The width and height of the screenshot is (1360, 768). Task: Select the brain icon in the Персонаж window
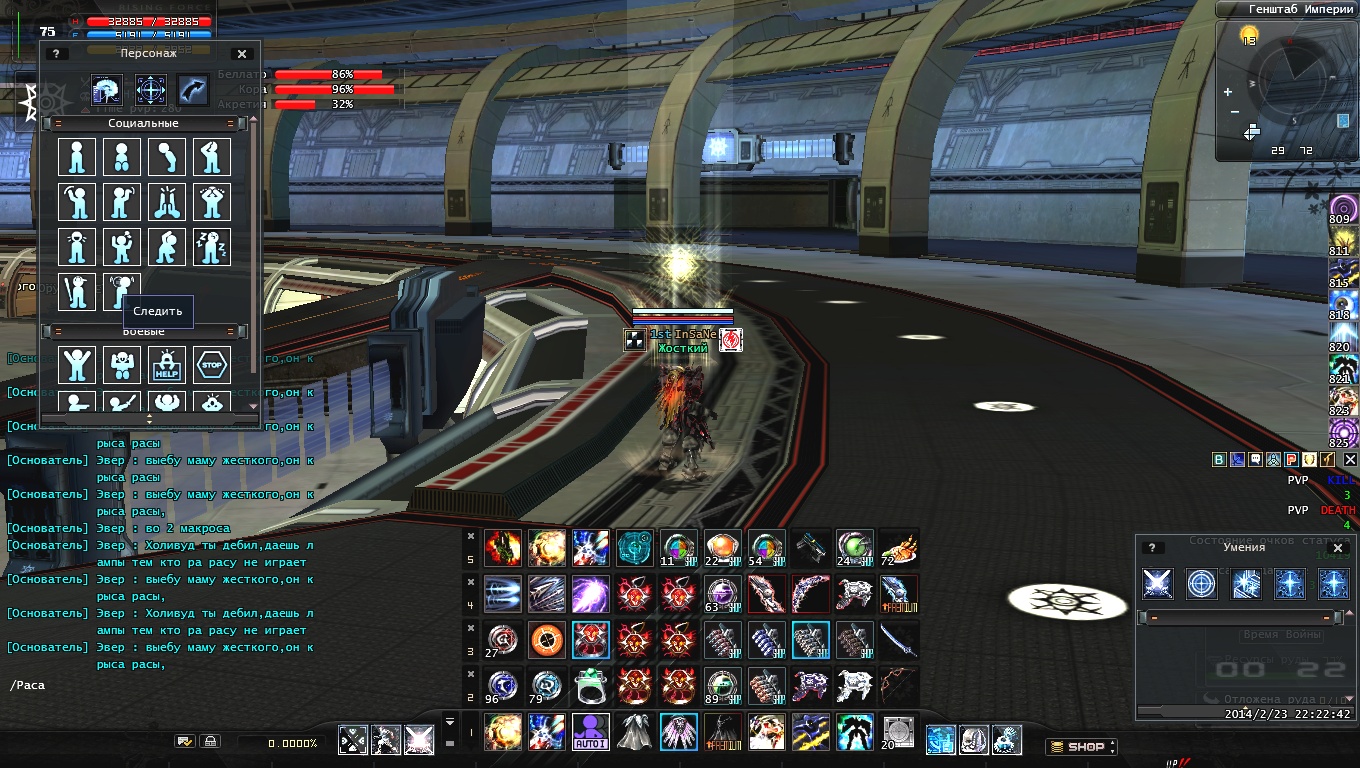point(106,90)
